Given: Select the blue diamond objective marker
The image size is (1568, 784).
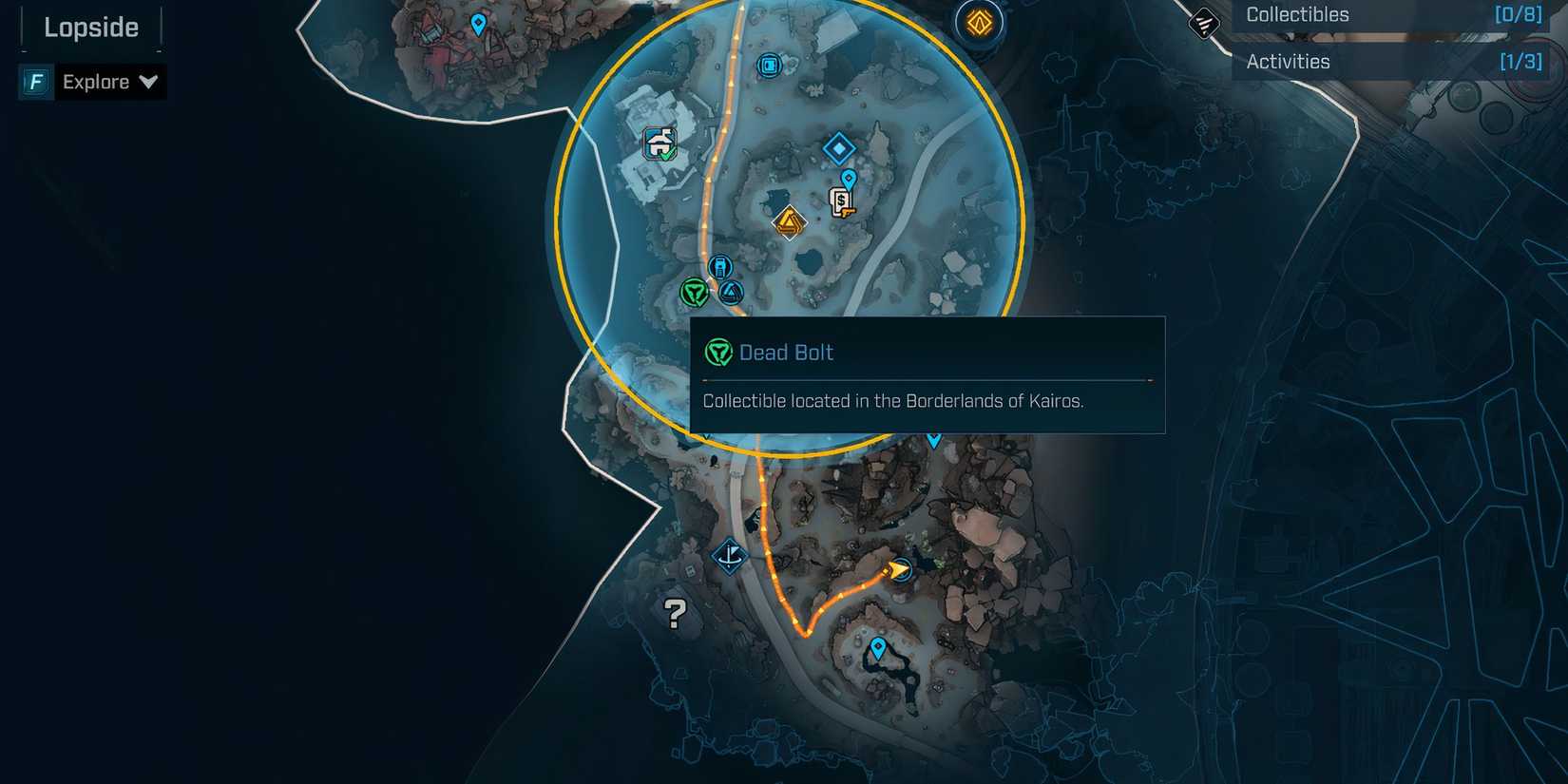Looking at the screenshot, I should click(x=838, y=147).
